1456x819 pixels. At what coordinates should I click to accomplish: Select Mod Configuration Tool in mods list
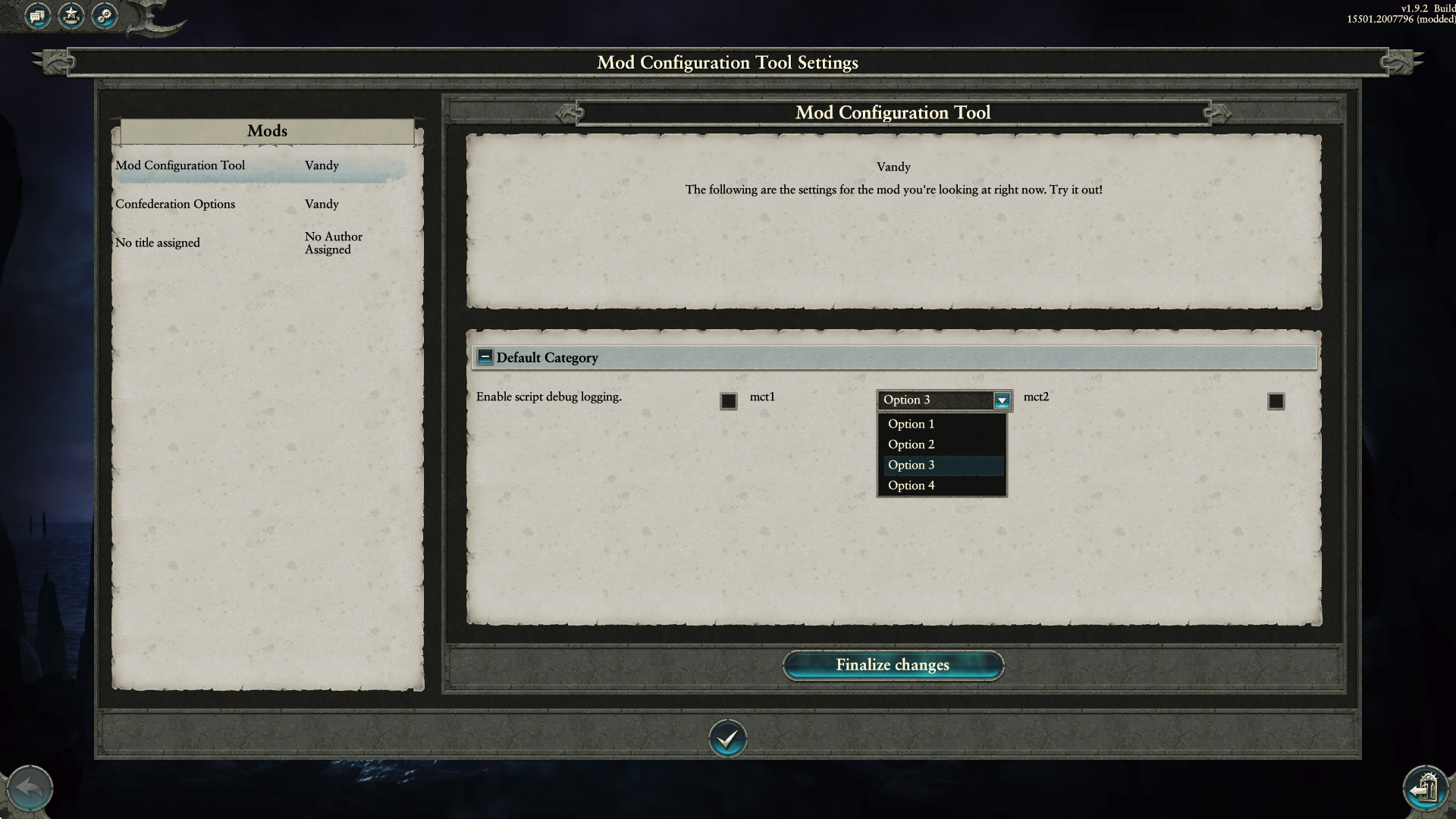pos(180,165)
